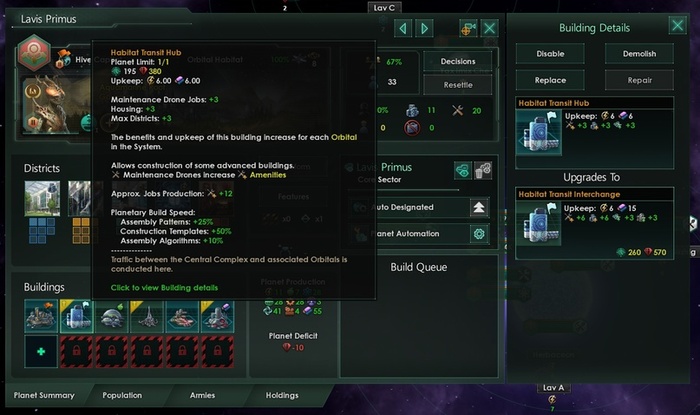Open the Holdings tab

point(282,395)
